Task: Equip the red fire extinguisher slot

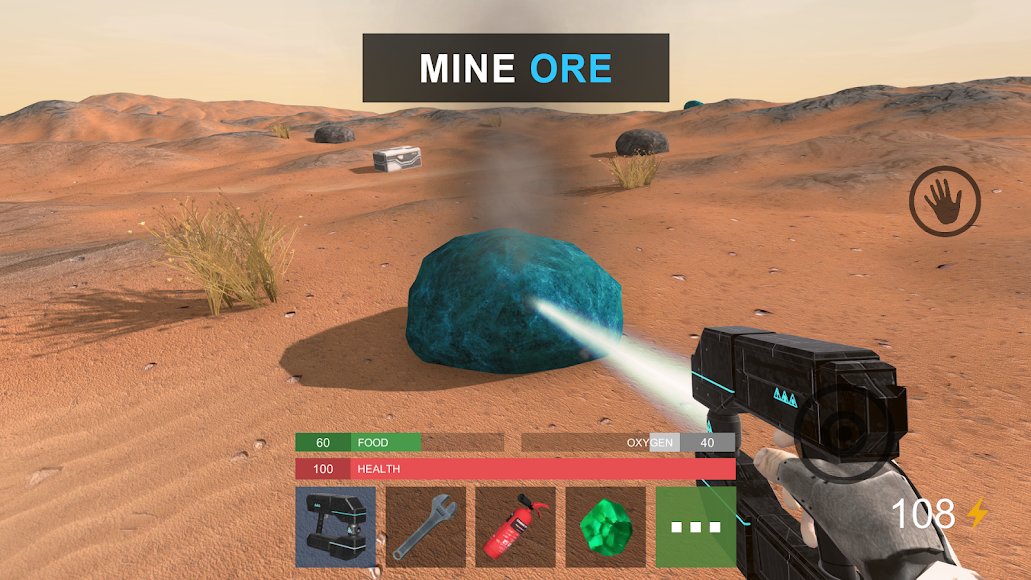Action: (x=515, y=527)
